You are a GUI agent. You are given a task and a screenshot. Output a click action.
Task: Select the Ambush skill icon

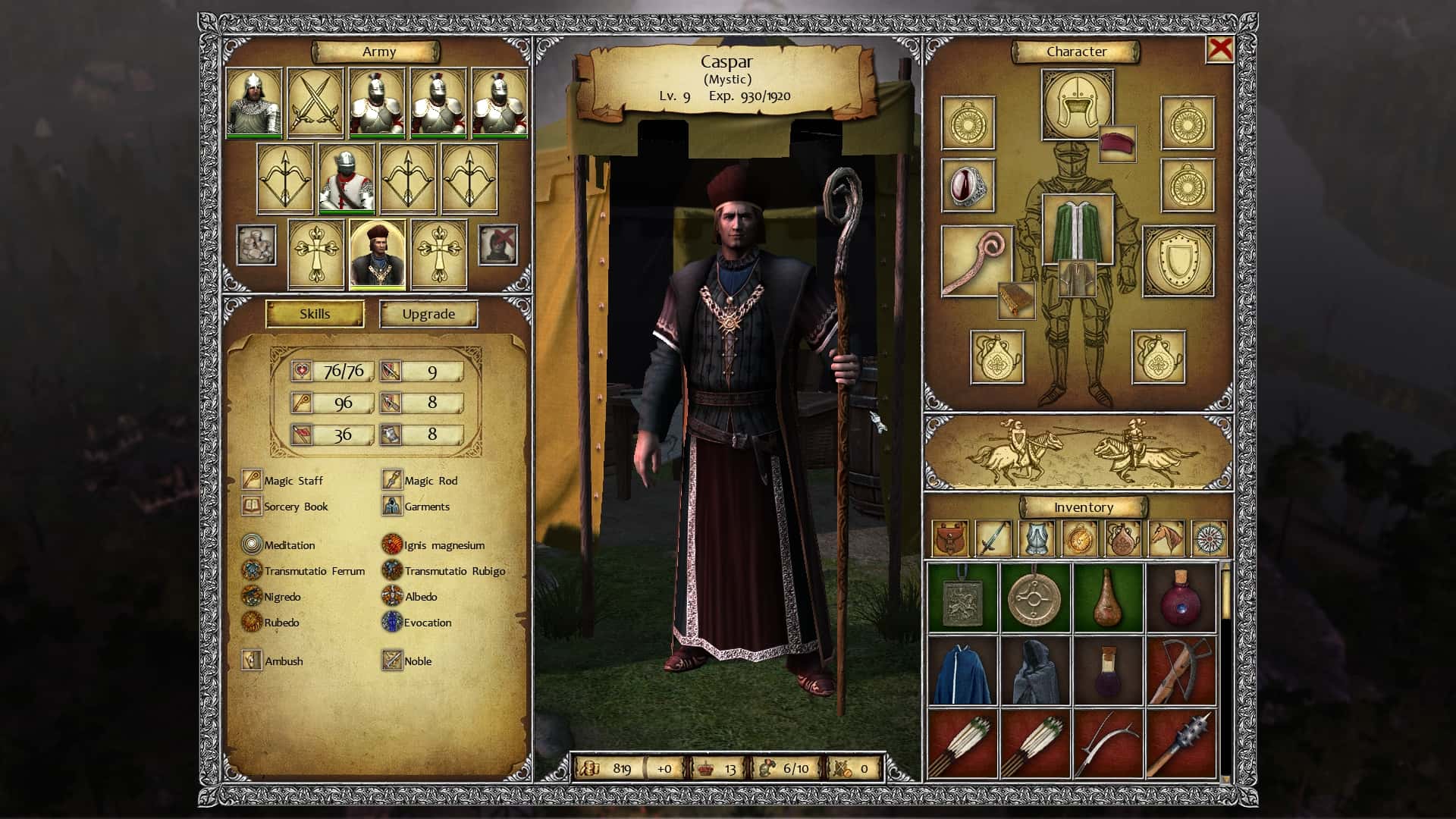pyautogui.click(x=250, y=661)
